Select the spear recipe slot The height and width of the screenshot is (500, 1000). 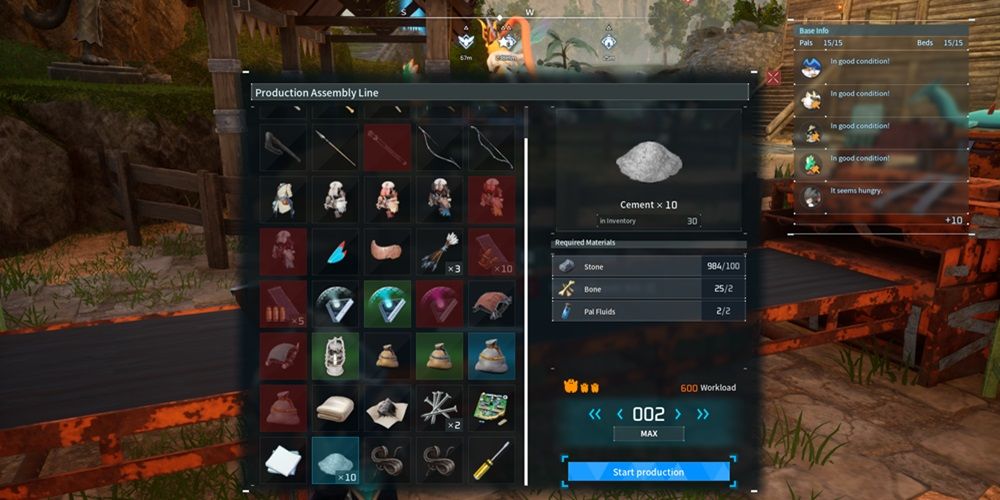point(336,147)
